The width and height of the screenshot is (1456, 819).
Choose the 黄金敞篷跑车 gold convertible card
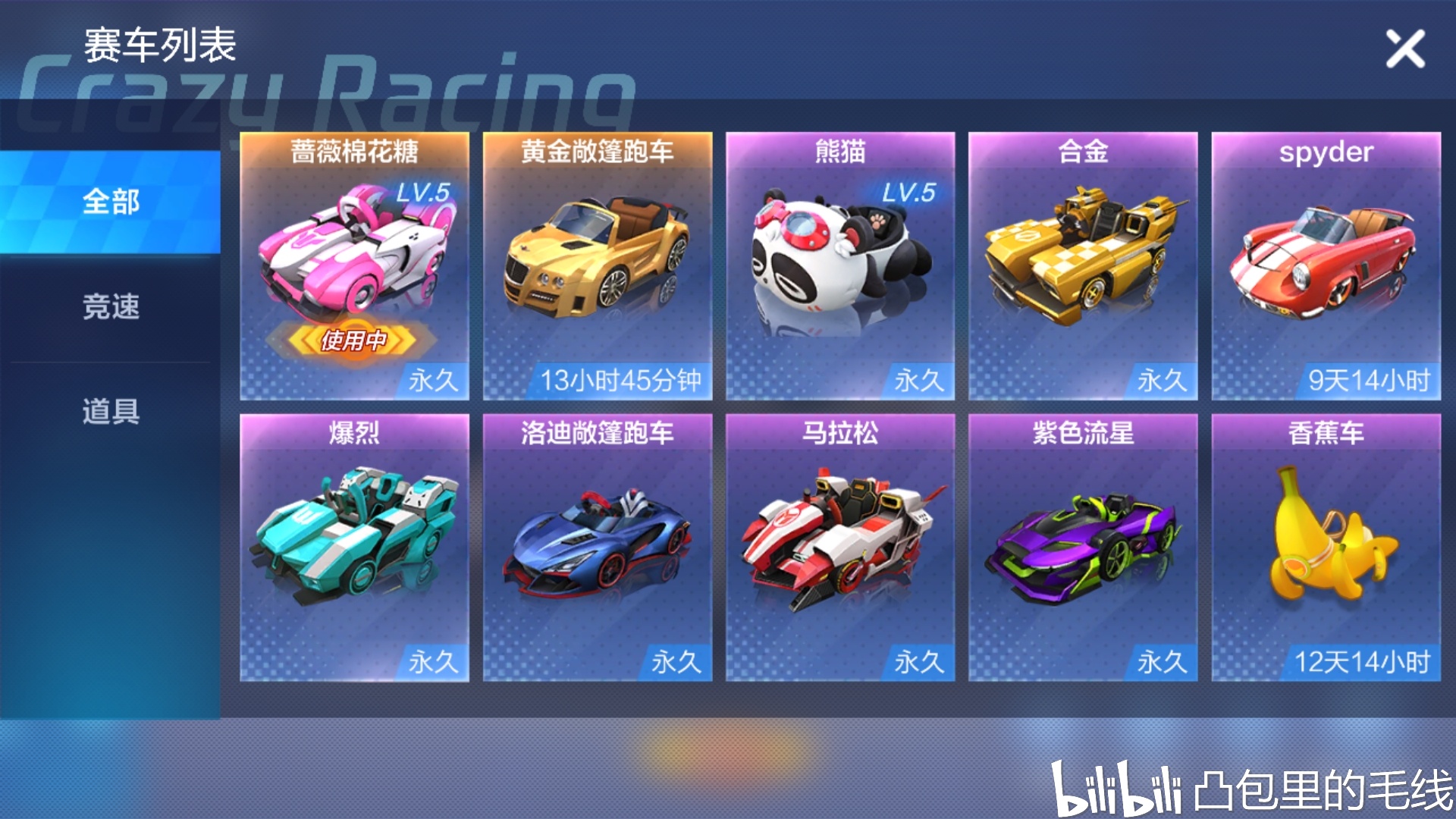pyautogui.click(x=597, y=265)
